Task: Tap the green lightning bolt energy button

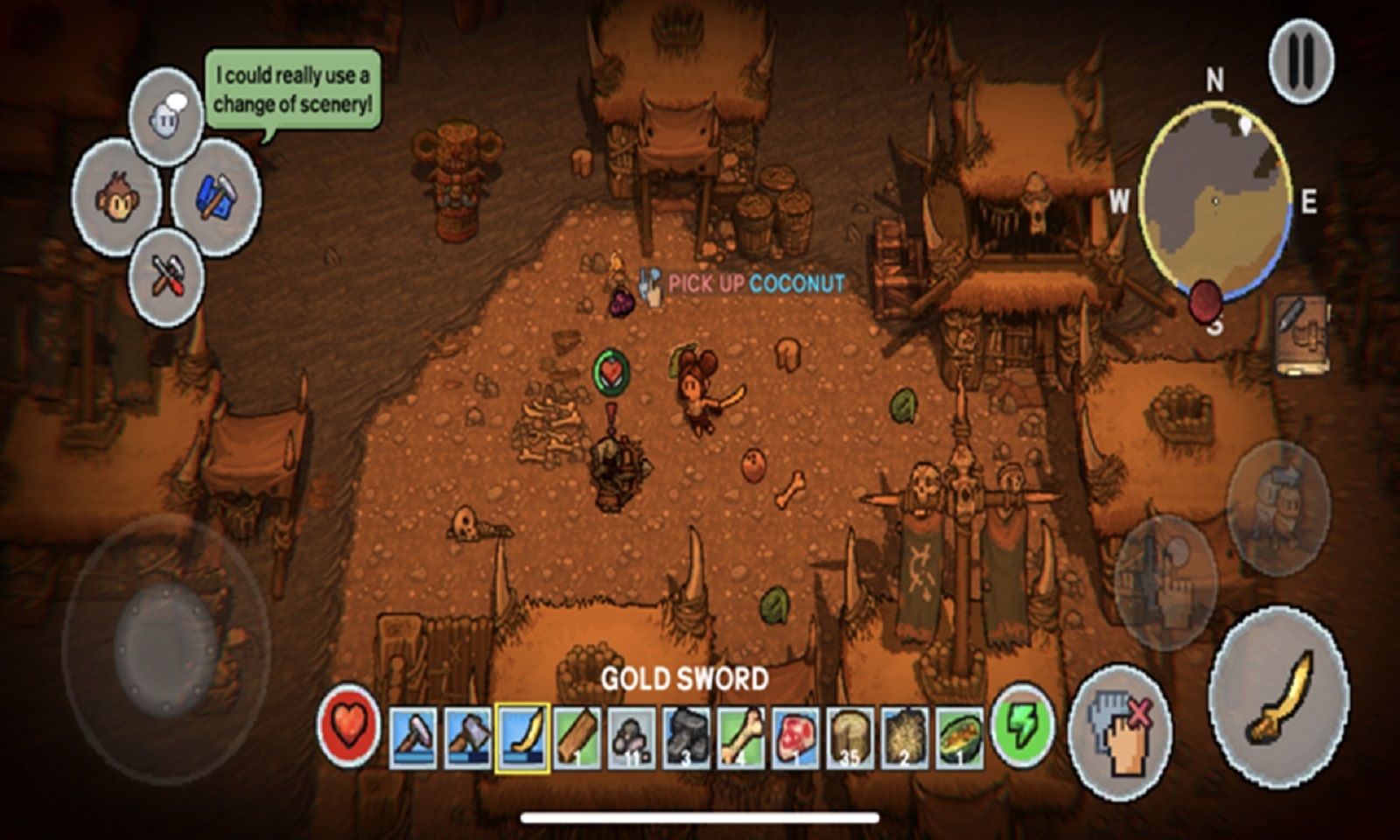Action: [x=1022, y=726]
